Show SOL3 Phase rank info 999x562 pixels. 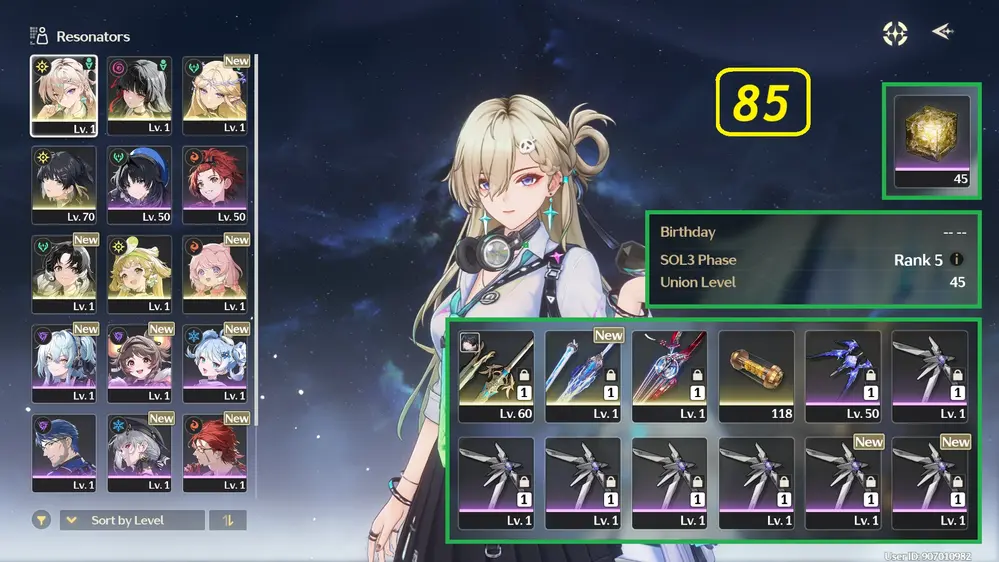[957, 260]
